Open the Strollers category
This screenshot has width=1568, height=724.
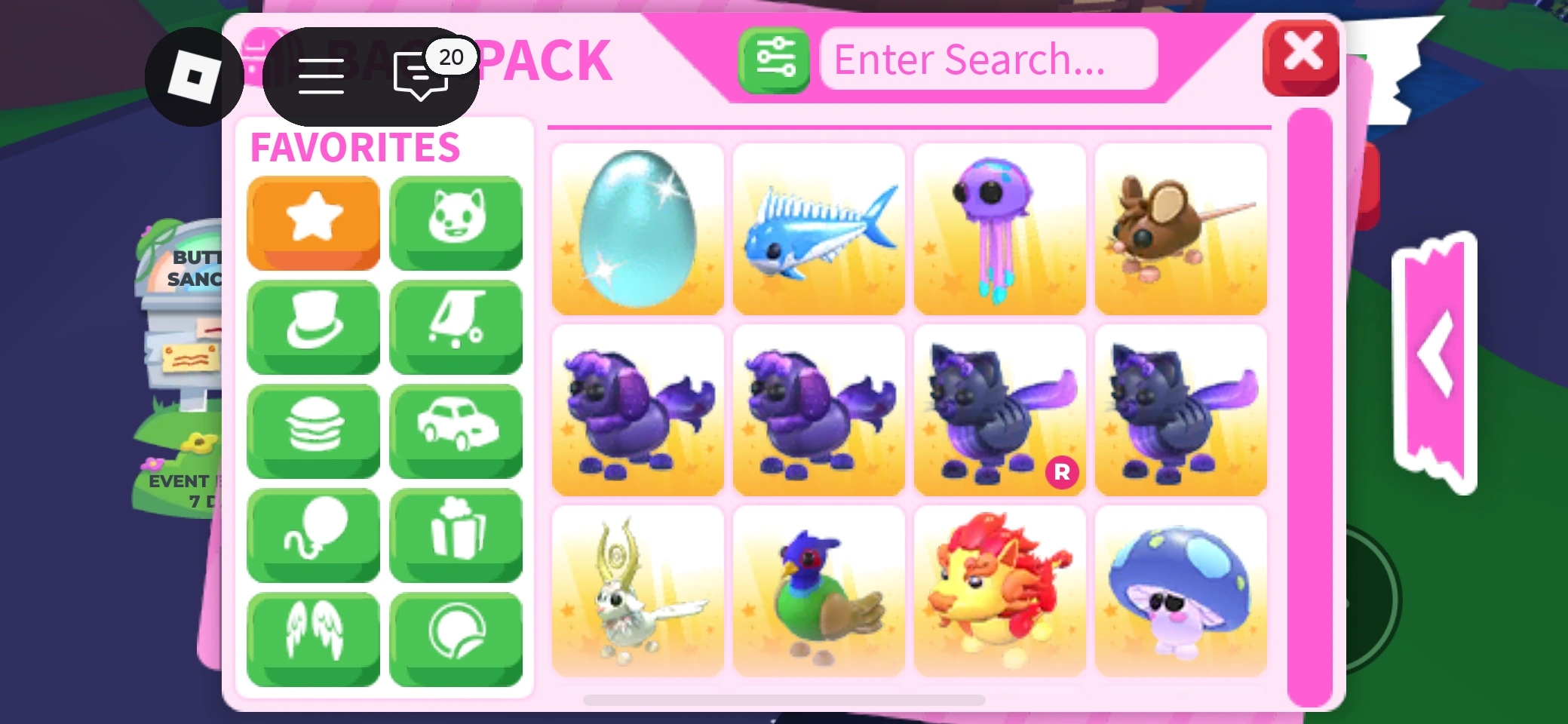(456, 327)
